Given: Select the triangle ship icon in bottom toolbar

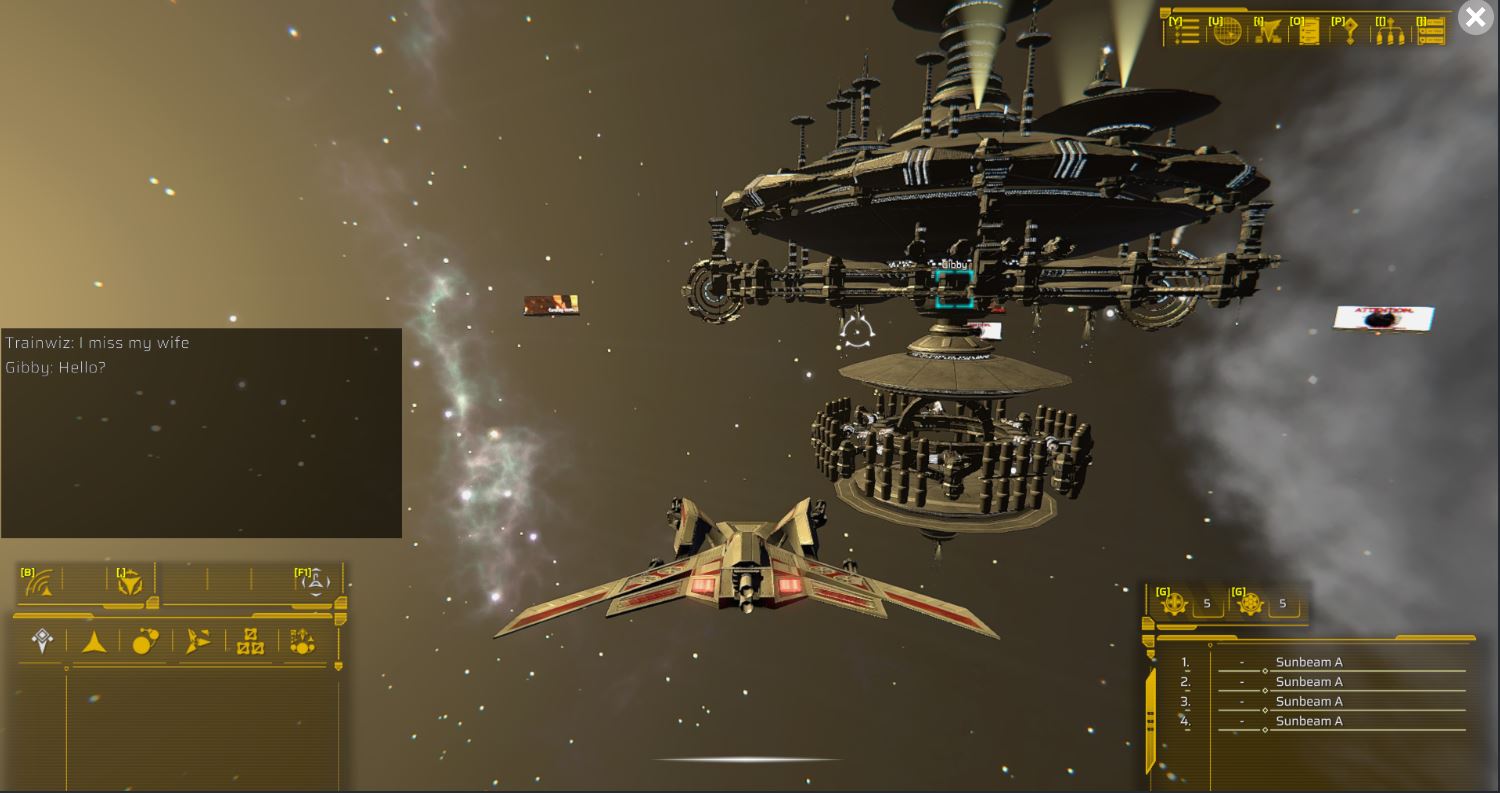Looking at the screenshot, I should [x=92, y=643].
